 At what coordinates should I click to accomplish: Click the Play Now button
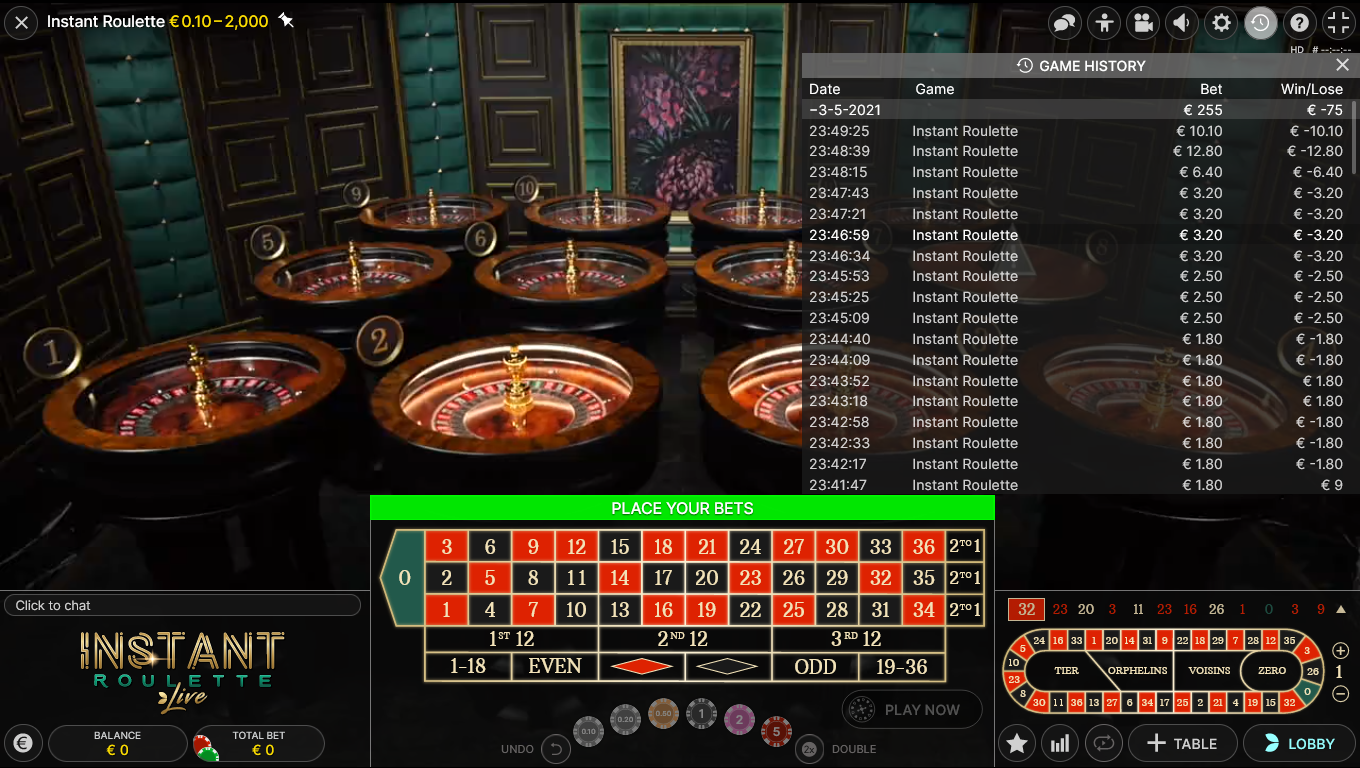(912, 710)
